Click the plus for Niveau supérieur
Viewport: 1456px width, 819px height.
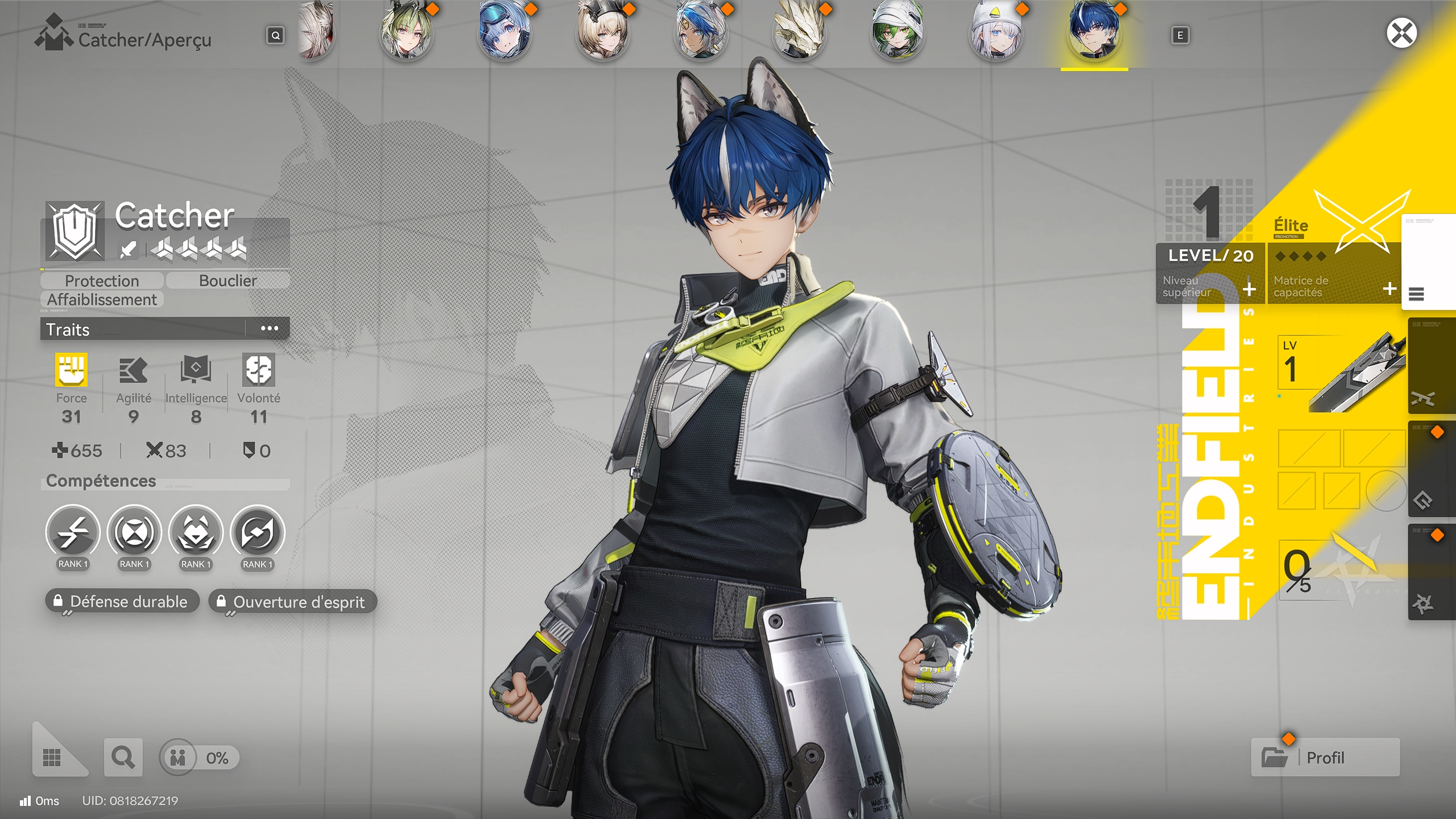pyautogui.click(x=1249, y=289)
